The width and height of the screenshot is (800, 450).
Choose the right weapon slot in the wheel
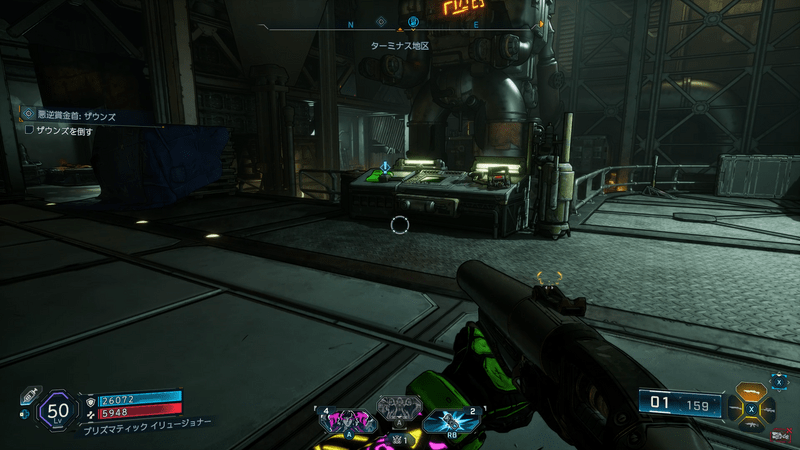click(x=768, y=408)
